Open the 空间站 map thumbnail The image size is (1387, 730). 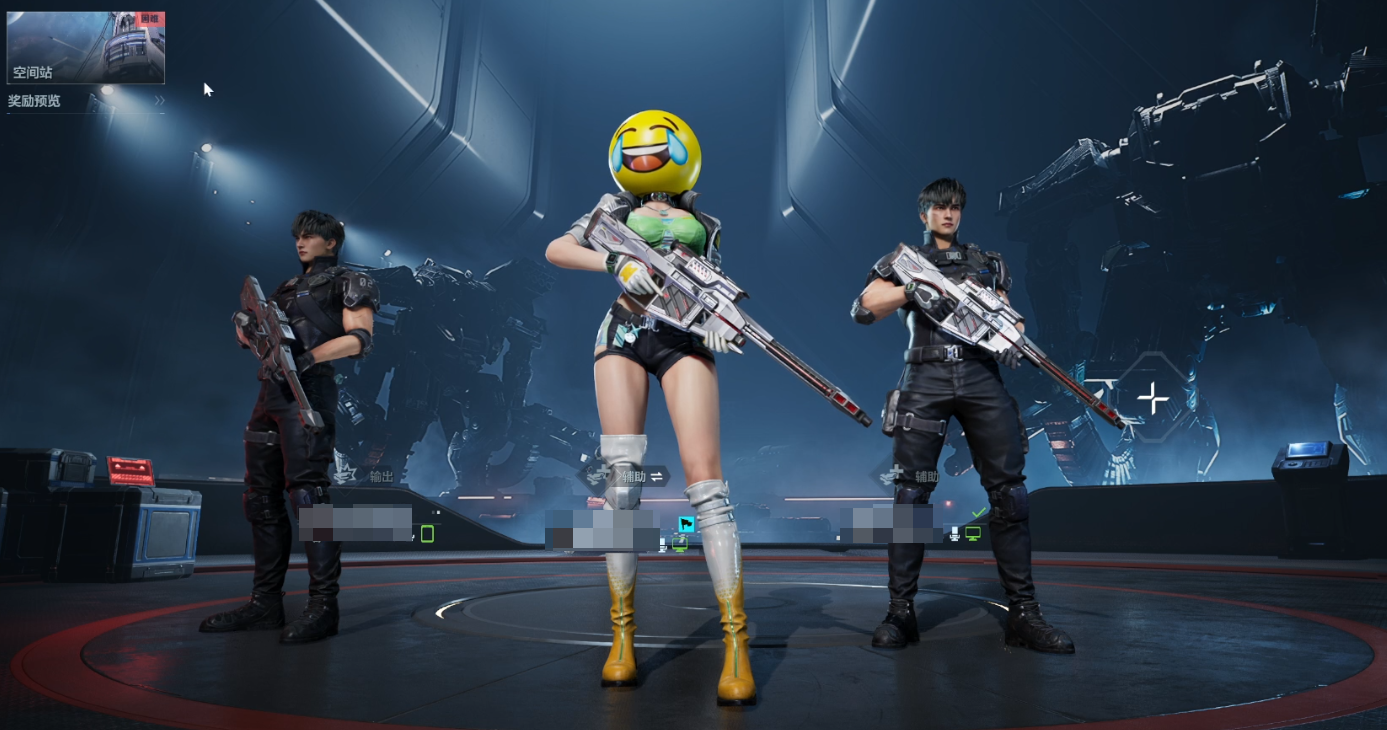[x=86, y=47]
